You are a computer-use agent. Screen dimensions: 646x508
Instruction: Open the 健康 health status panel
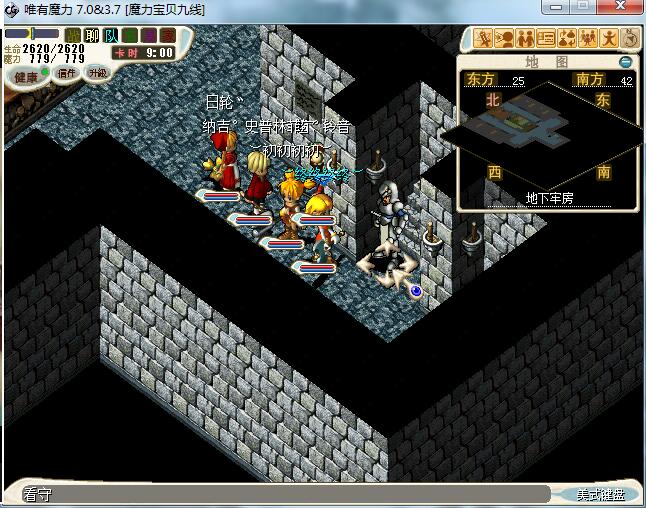click(x=26, y=76)
